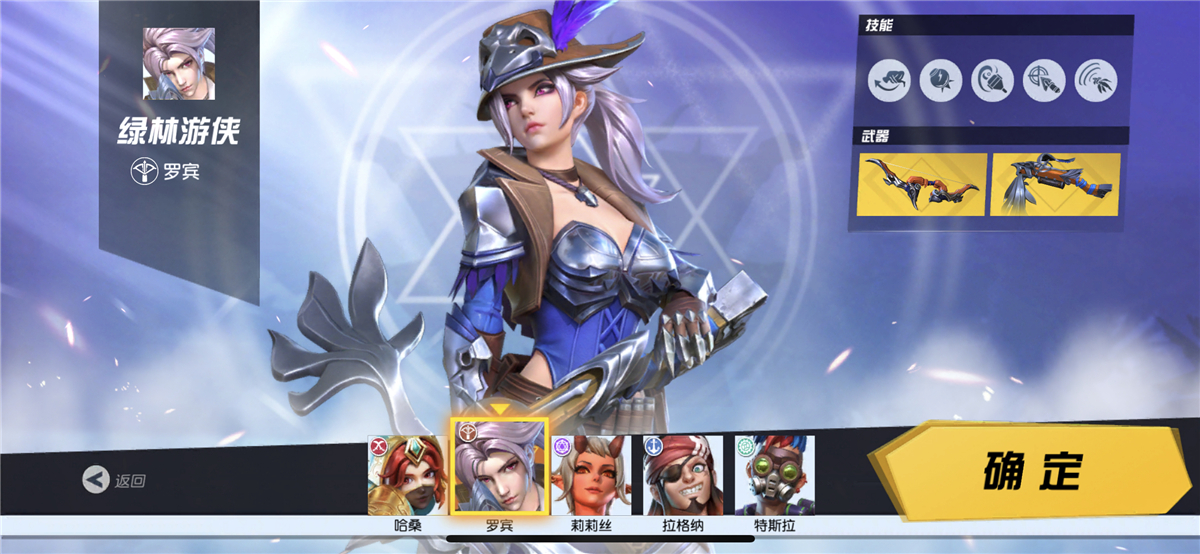Inspect the swirling drill arrow skill

pos(993,80)
